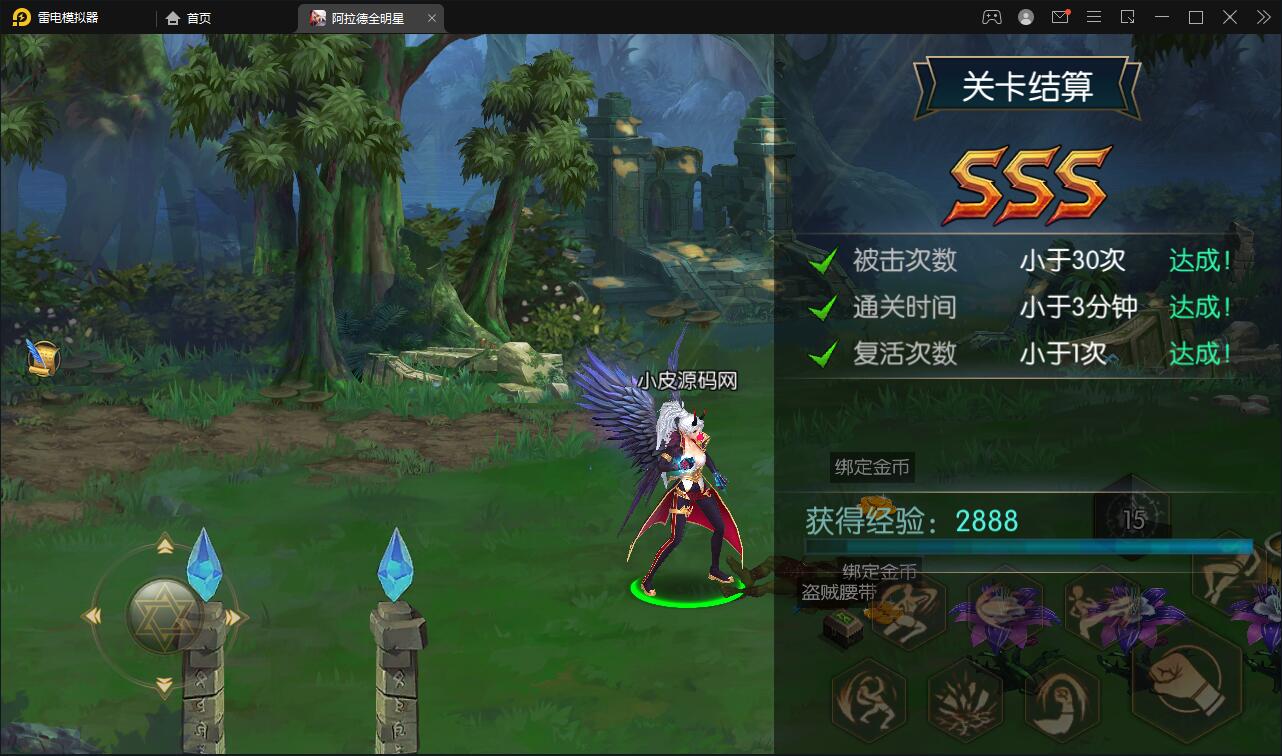Screen dimensions: 1282x756
Task: Open the user account avatar icon
Action: 1025,17
